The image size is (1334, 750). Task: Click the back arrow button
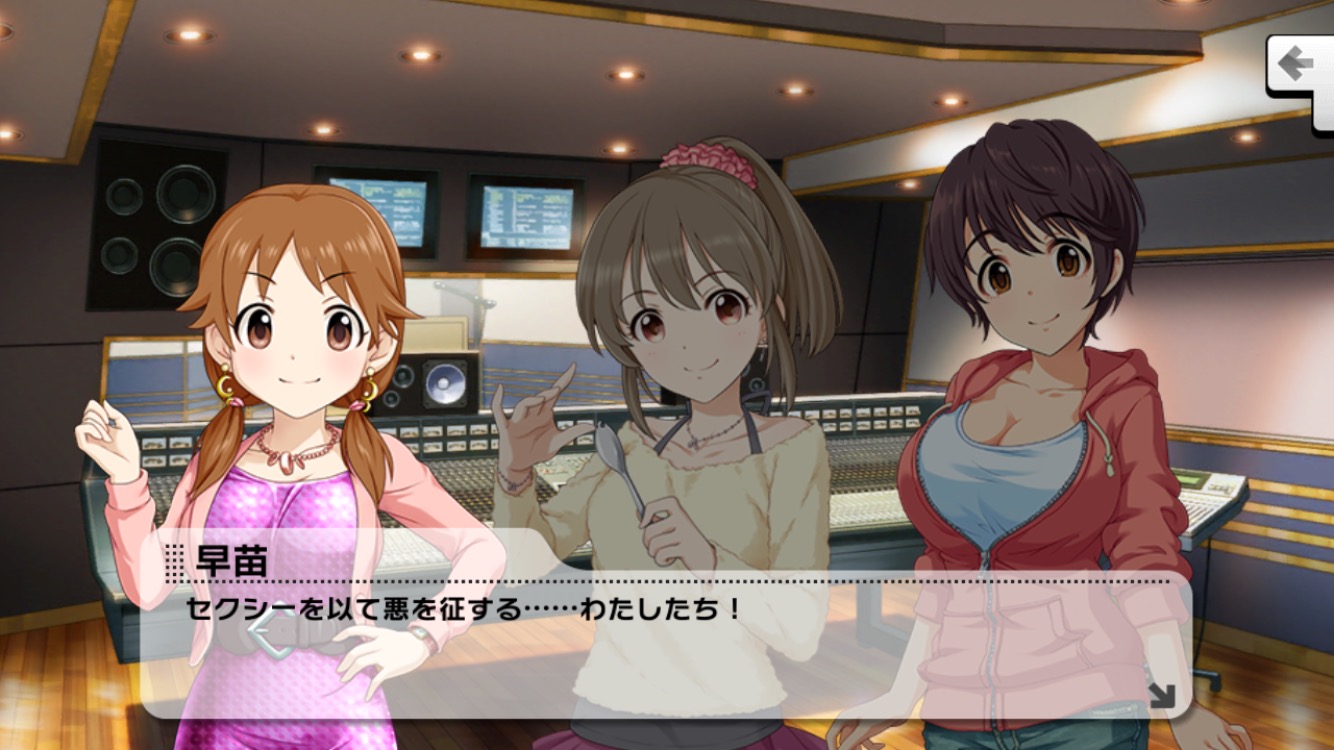[1297, 66]
